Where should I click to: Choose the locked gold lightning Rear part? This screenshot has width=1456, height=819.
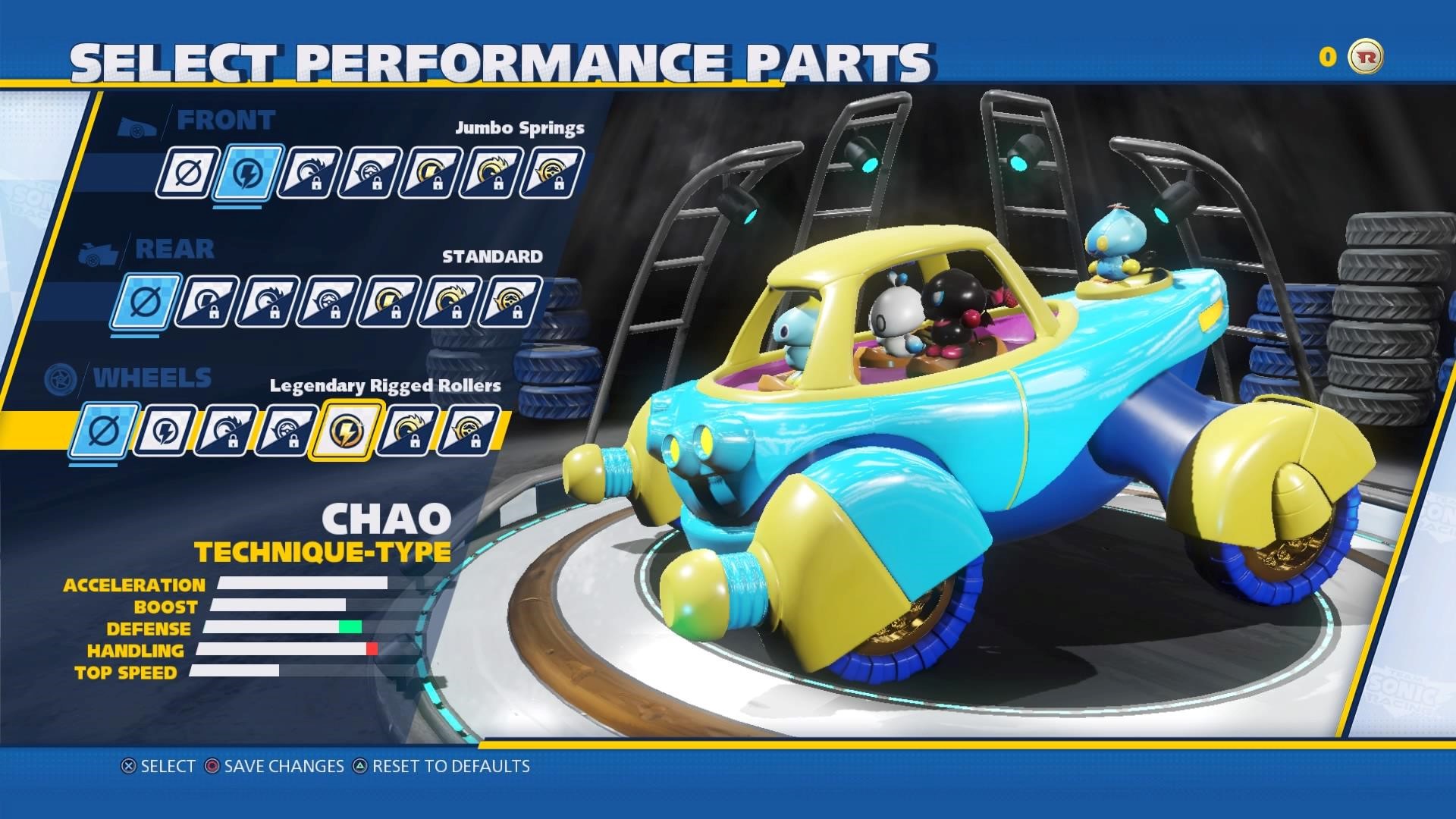[x=388, y=303]
